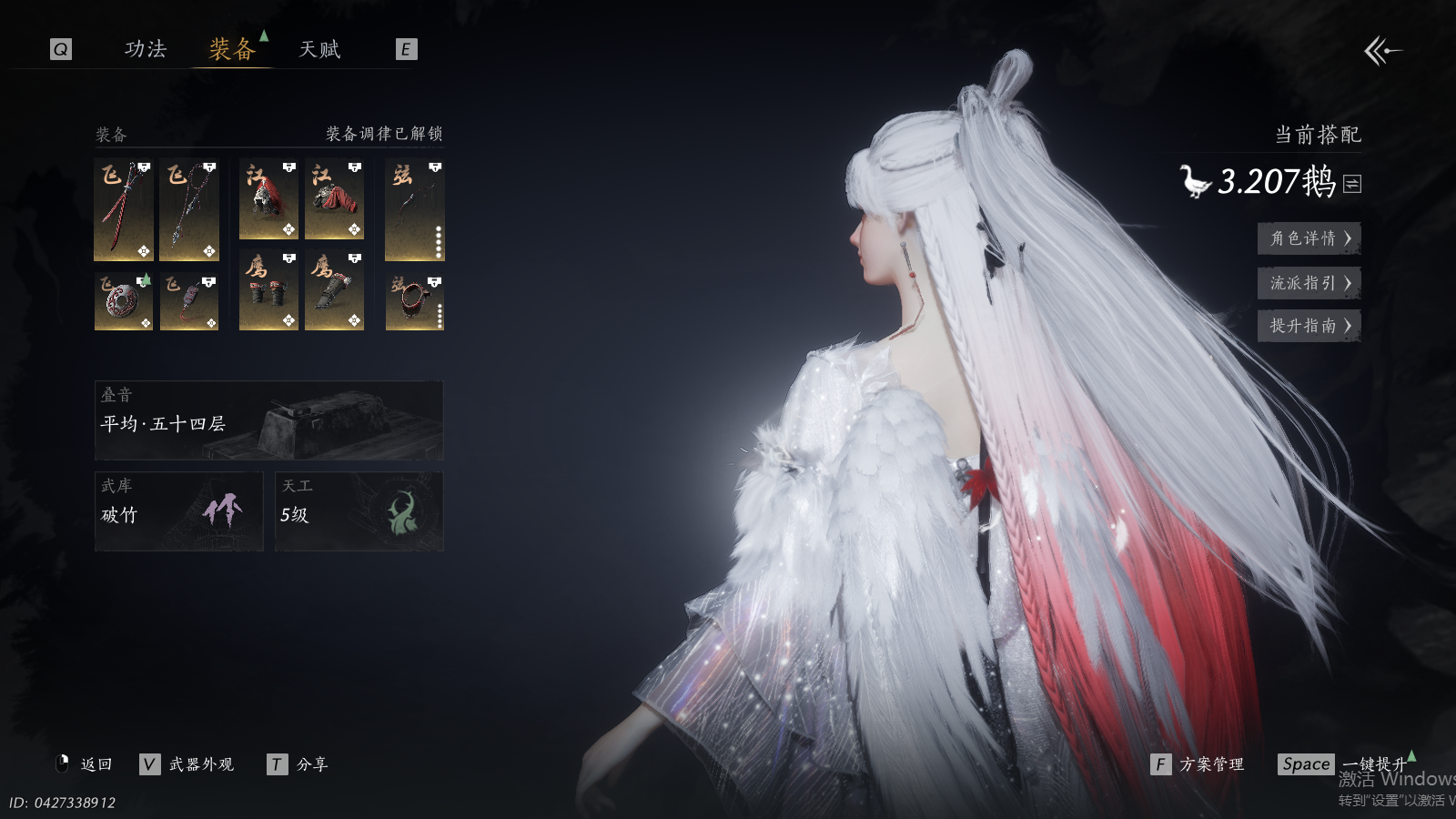The height and width of the screenshot is (819, 1456).
Task: Select the bow equipment slot
Action: [414, 209]
